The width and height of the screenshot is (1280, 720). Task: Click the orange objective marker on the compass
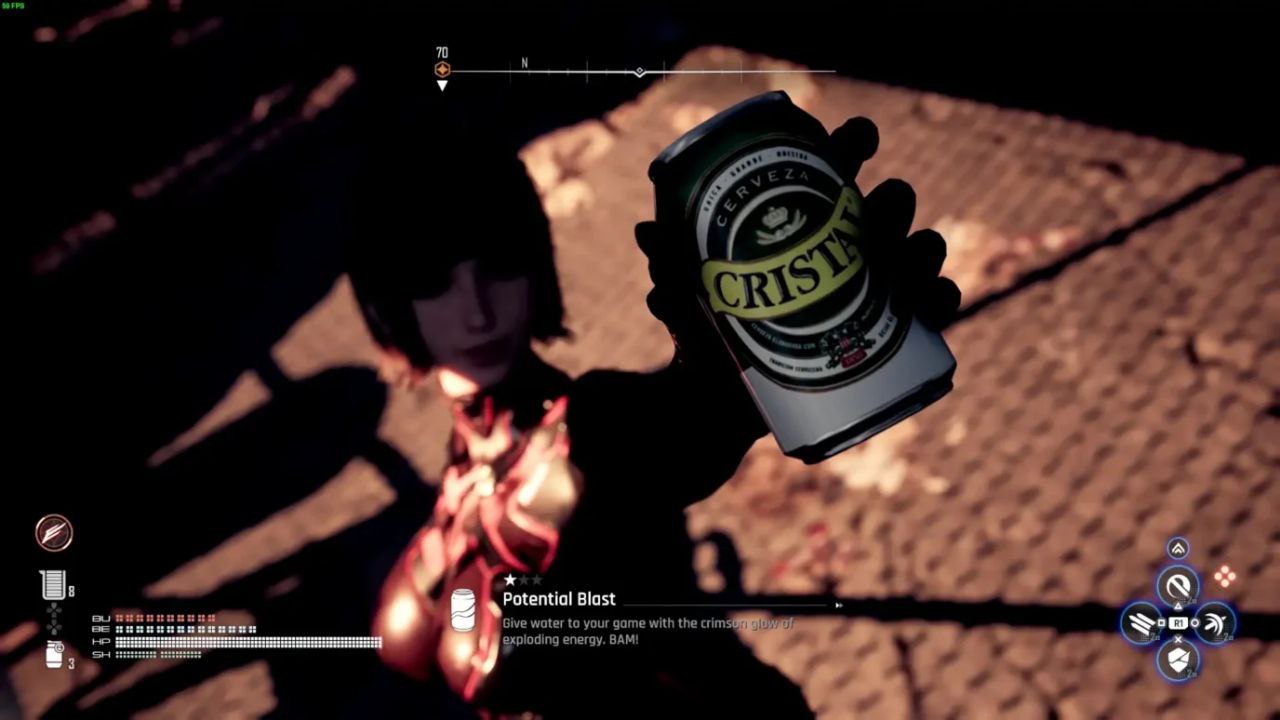442,70
